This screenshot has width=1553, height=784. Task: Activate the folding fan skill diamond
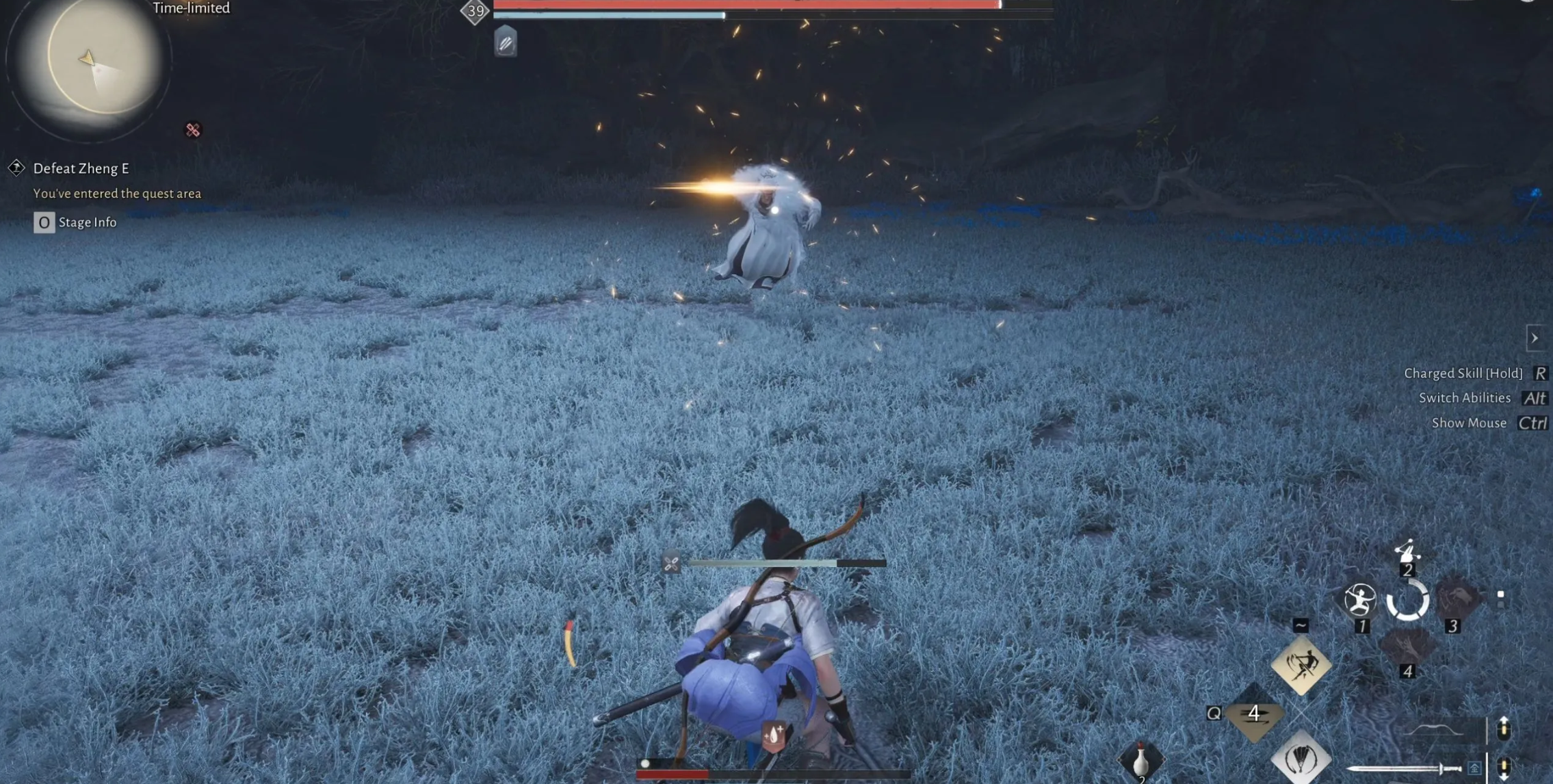(x=1301, y=758)
